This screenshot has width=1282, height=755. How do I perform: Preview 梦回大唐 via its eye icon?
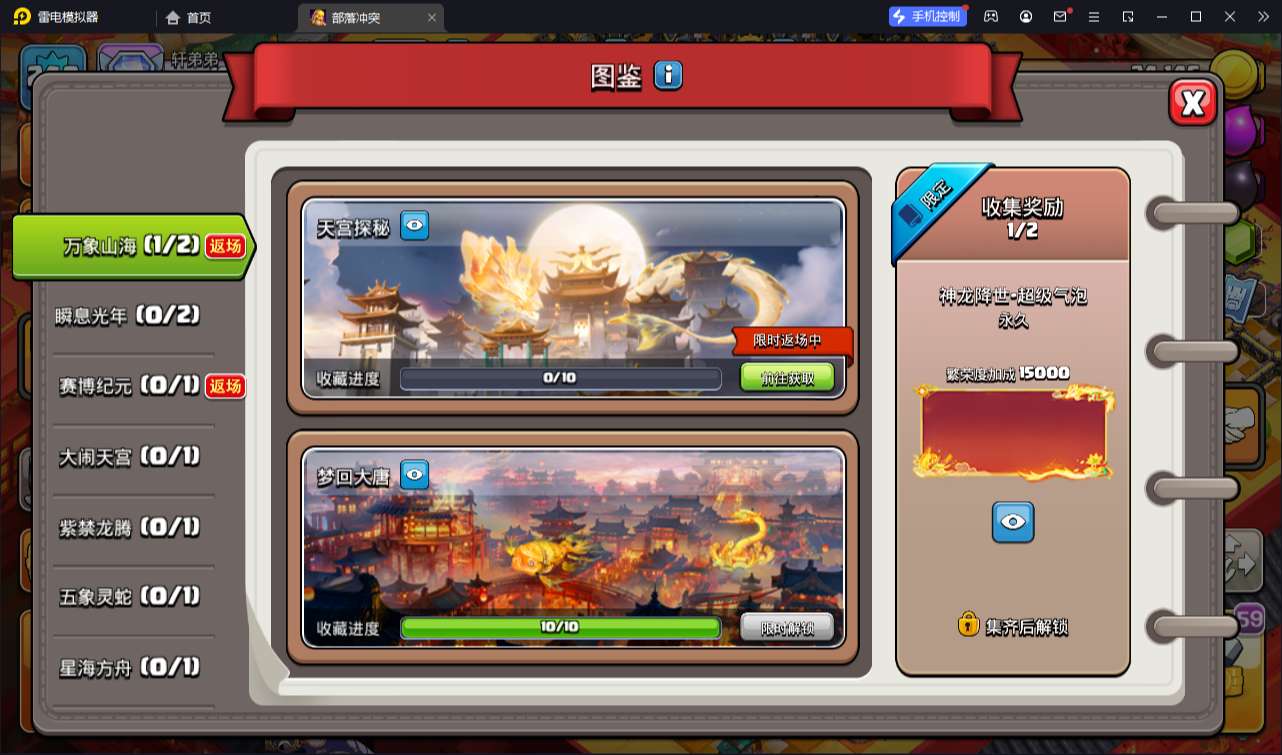(x=414, y=474)
